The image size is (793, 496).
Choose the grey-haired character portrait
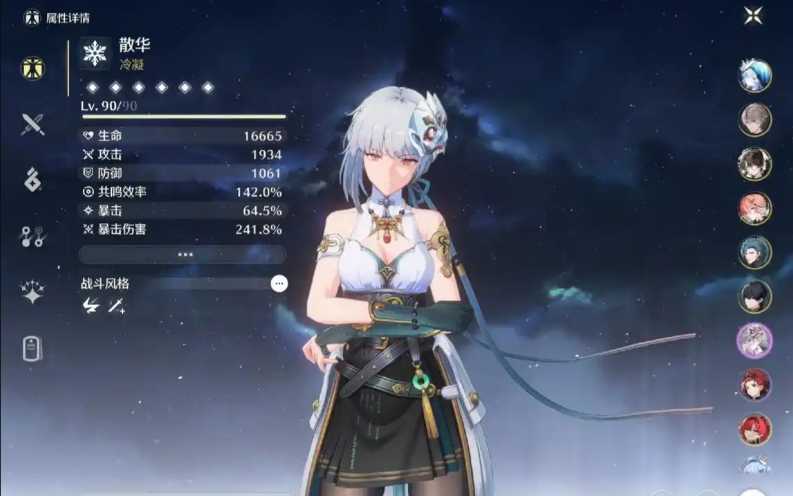pyautogui.click(x=755, y=119)
